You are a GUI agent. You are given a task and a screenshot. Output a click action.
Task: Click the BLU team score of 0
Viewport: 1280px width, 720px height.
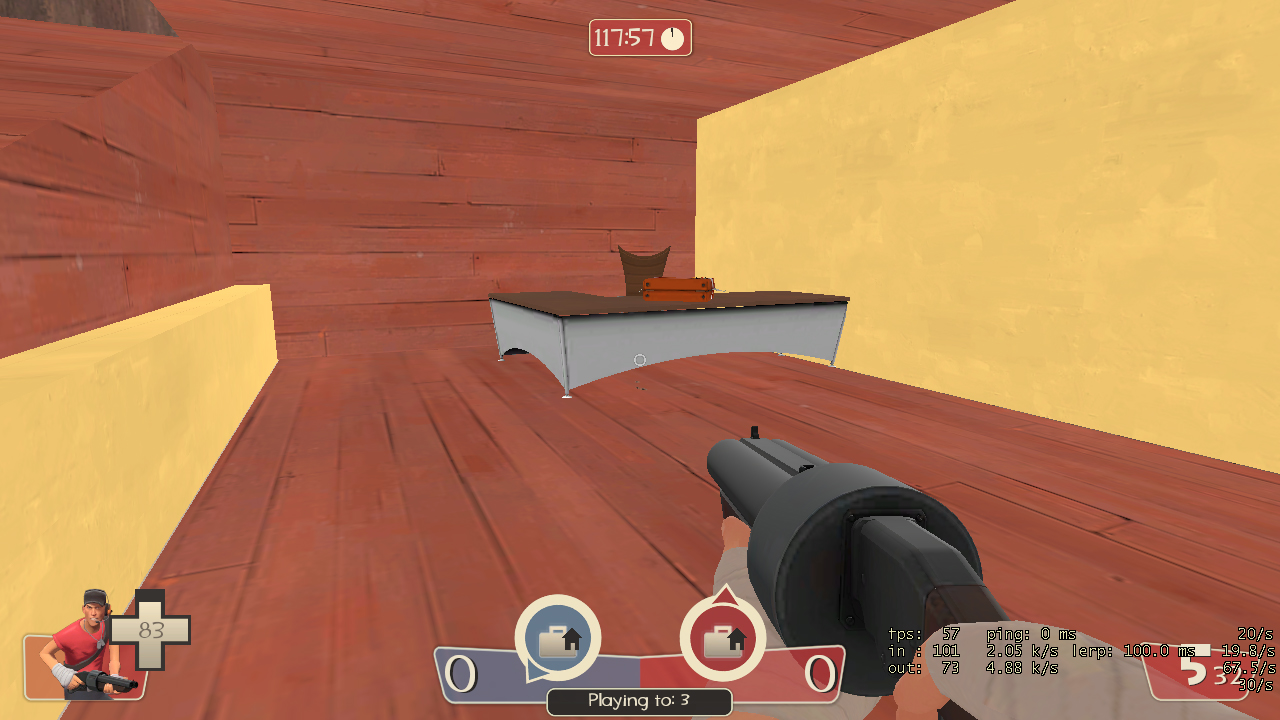coord(462,673)
